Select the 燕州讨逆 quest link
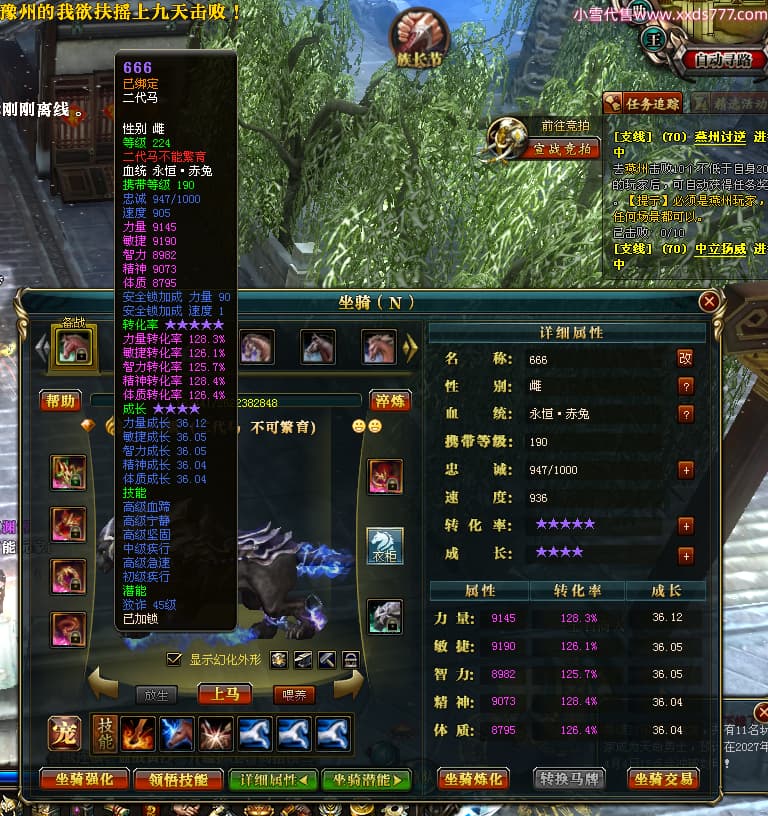This screenshot has width=768, height=816. point(723,136)
